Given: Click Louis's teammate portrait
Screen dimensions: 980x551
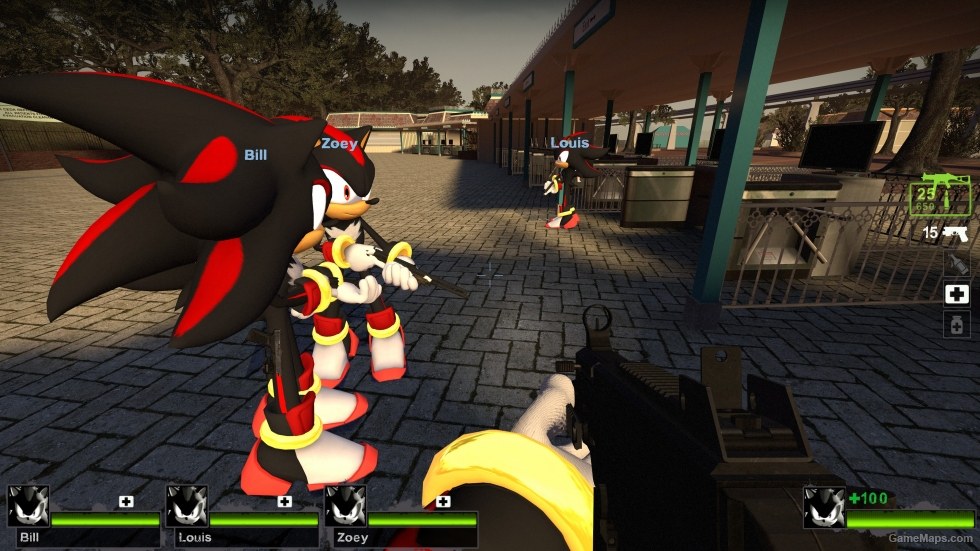Looking at the screenshot, I should click(x=187, y=506).
